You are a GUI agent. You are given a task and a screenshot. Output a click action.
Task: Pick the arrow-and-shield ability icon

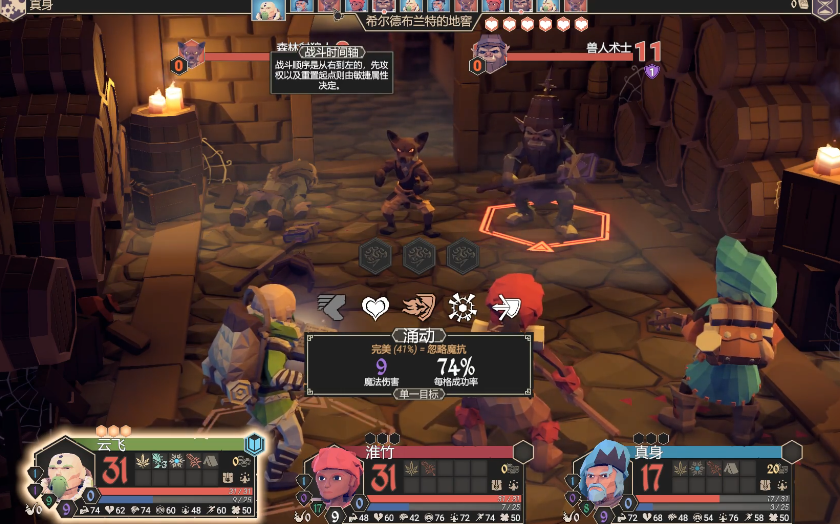(506, 307)
